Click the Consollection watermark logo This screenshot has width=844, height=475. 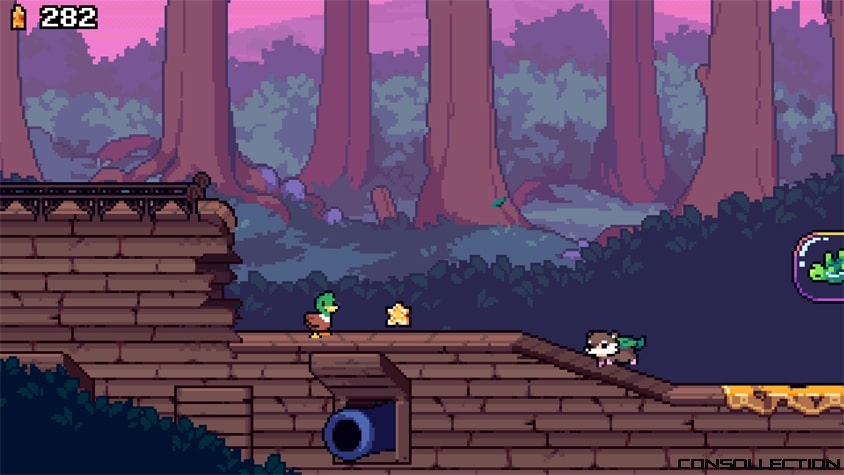[758, 464]
